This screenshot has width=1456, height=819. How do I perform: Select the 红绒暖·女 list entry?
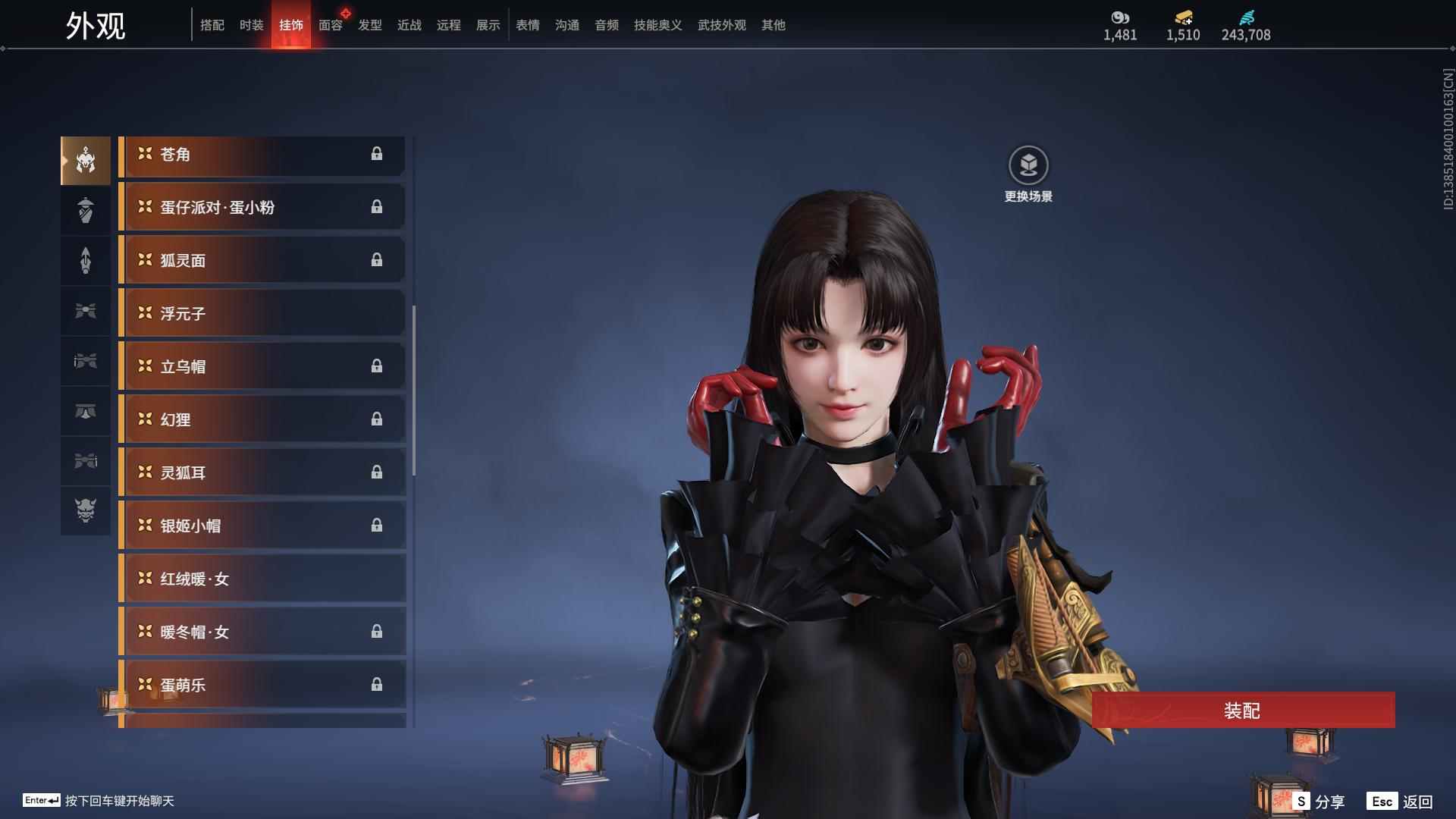[x=262, y=579]
